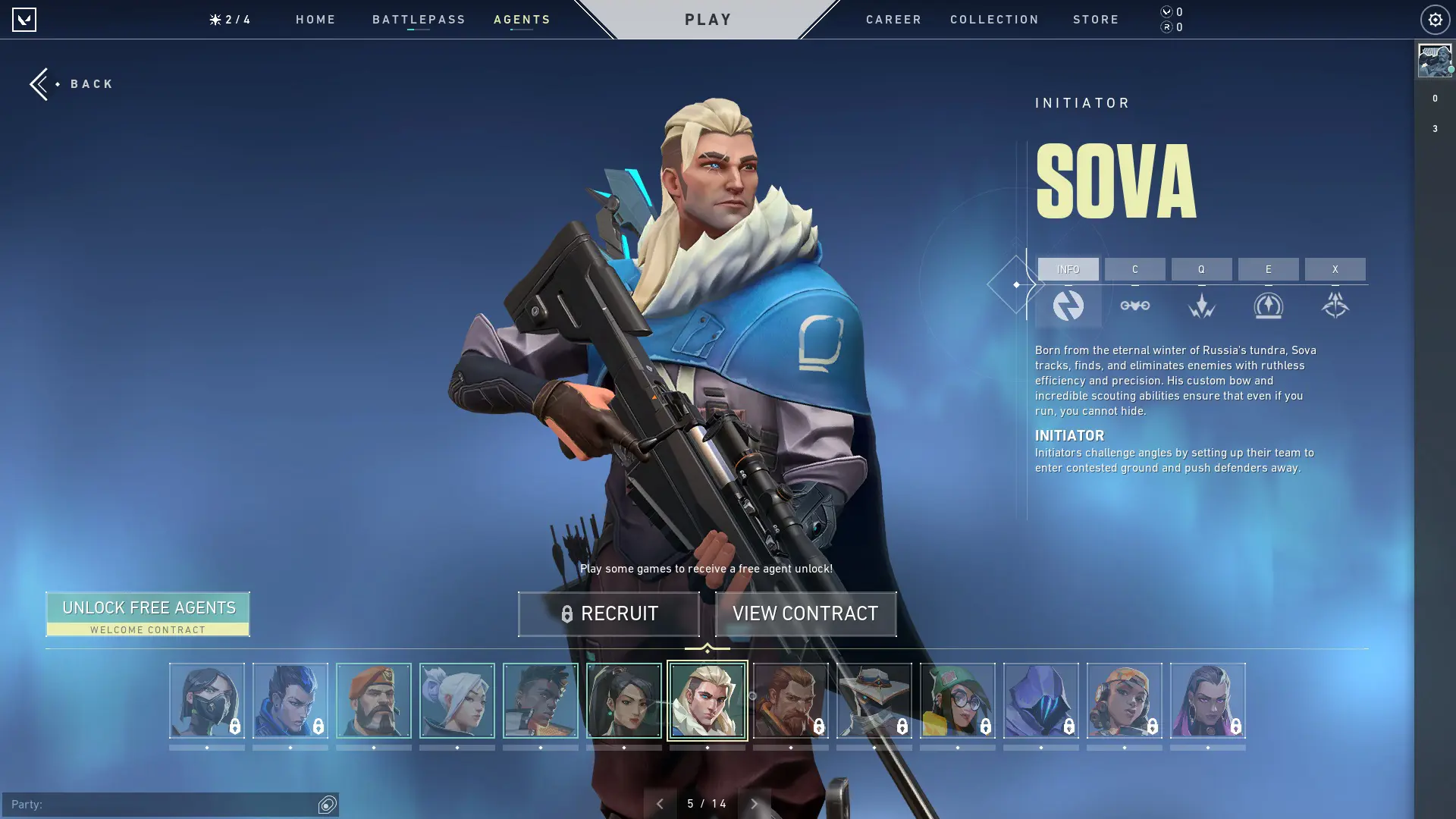1456x819 pixels.
Task: Select the Jett agent thumbnail
Action: 457,700
